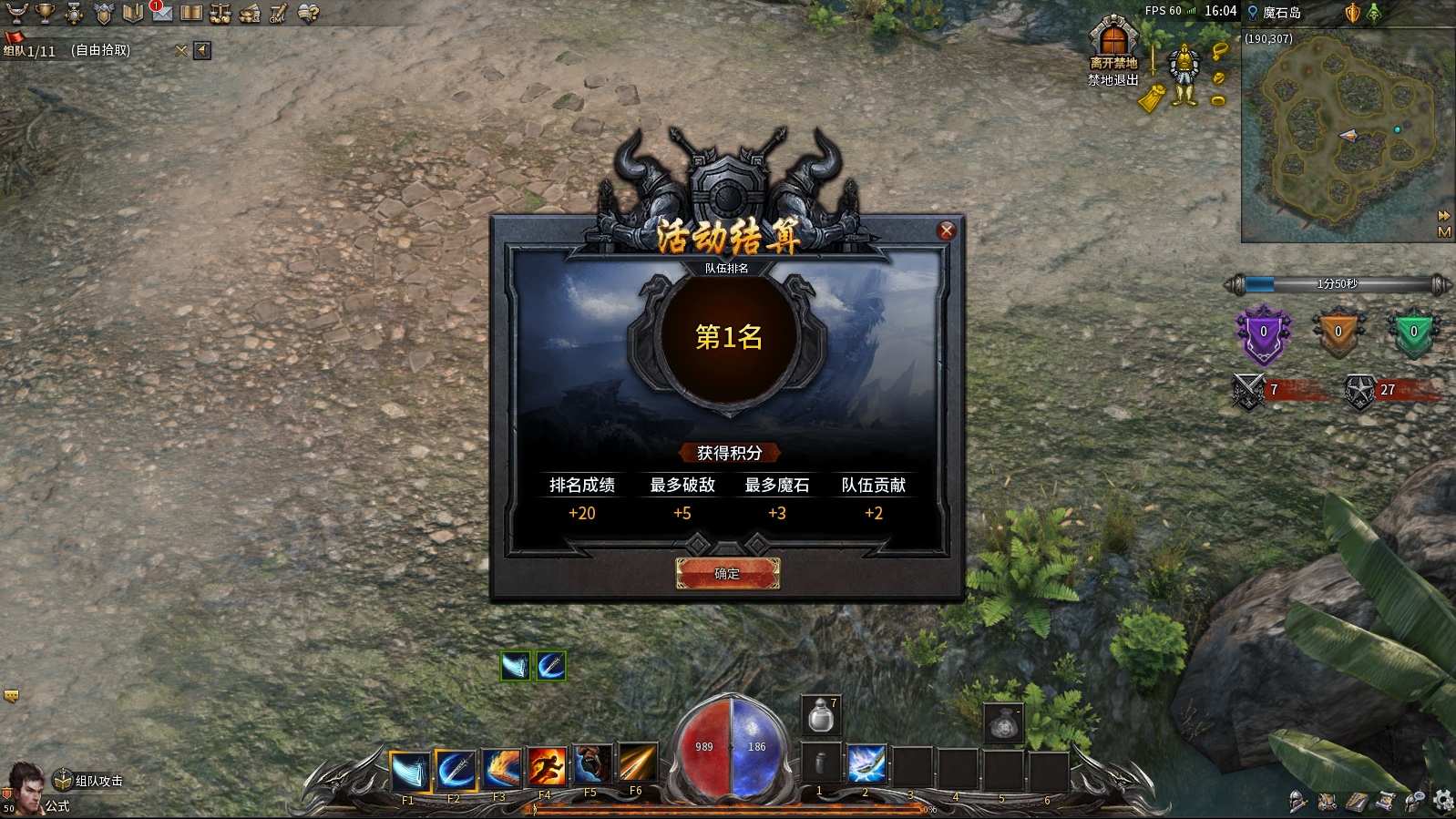
Task: Close the 活动结算 results window
Action: (x=947, y=230)
